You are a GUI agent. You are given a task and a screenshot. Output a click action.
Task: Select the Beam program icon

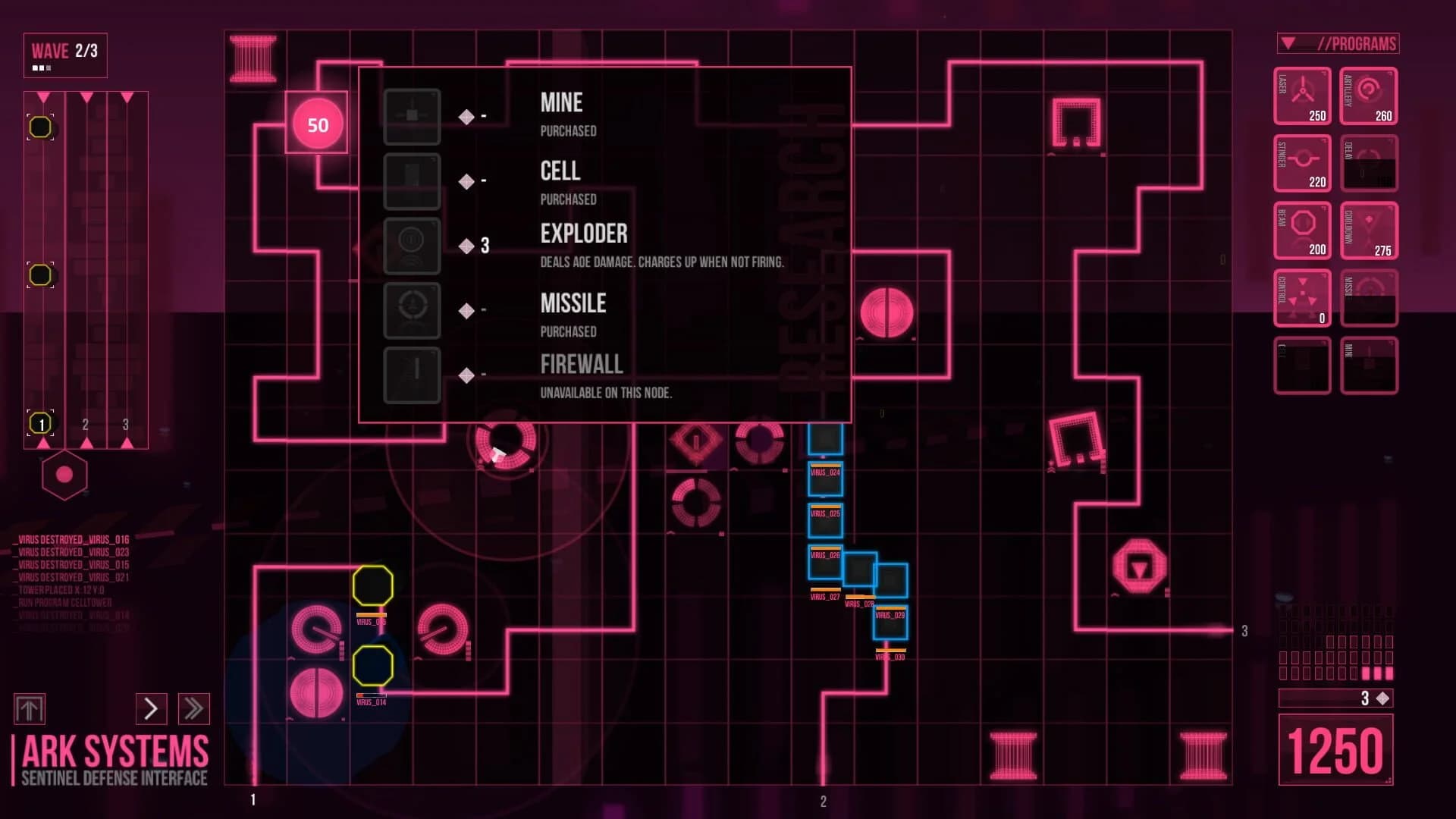1301,230
